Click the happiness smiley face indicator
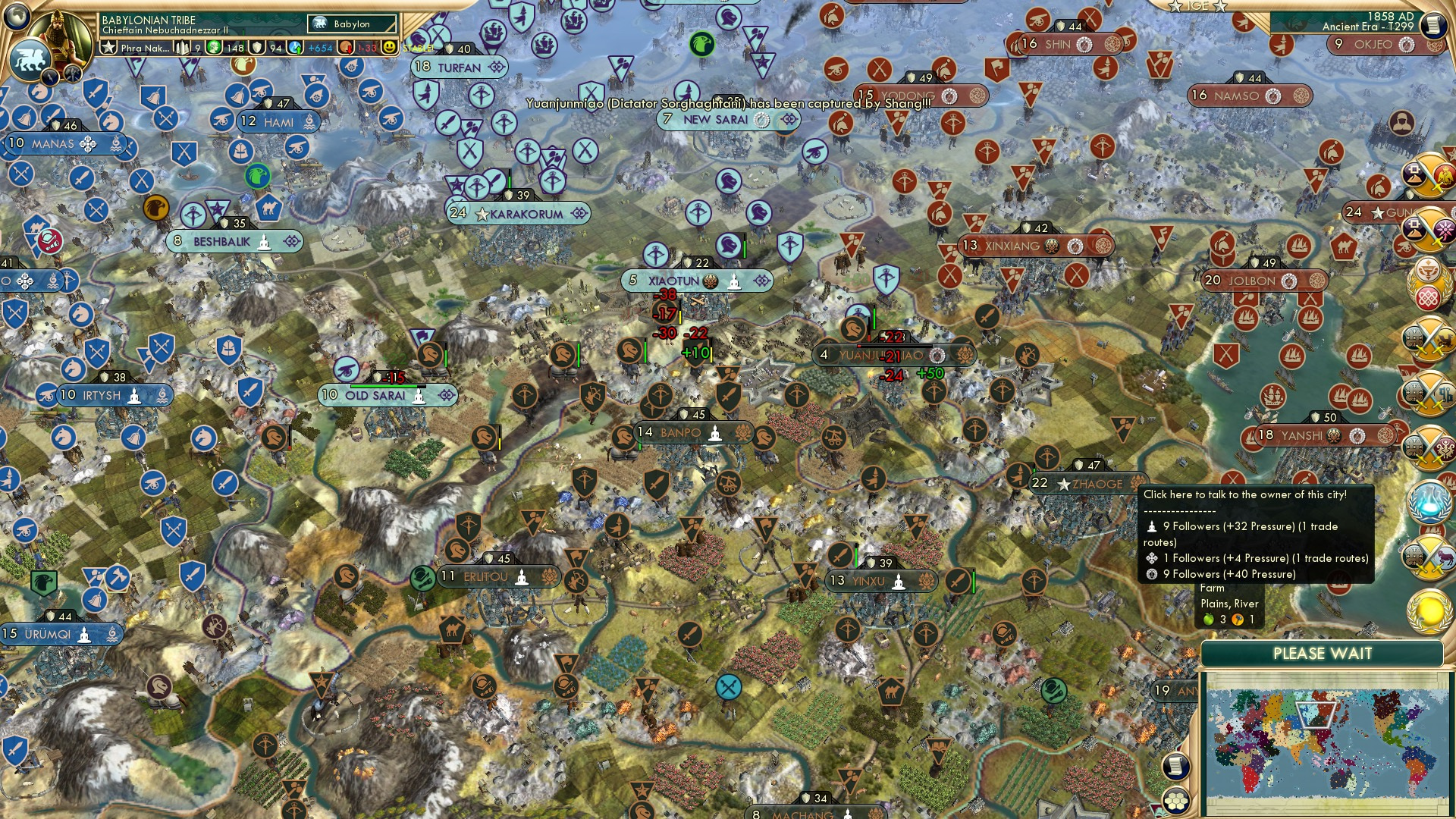The height and width of the screenshot is (819, 1456). click(389, 49)
